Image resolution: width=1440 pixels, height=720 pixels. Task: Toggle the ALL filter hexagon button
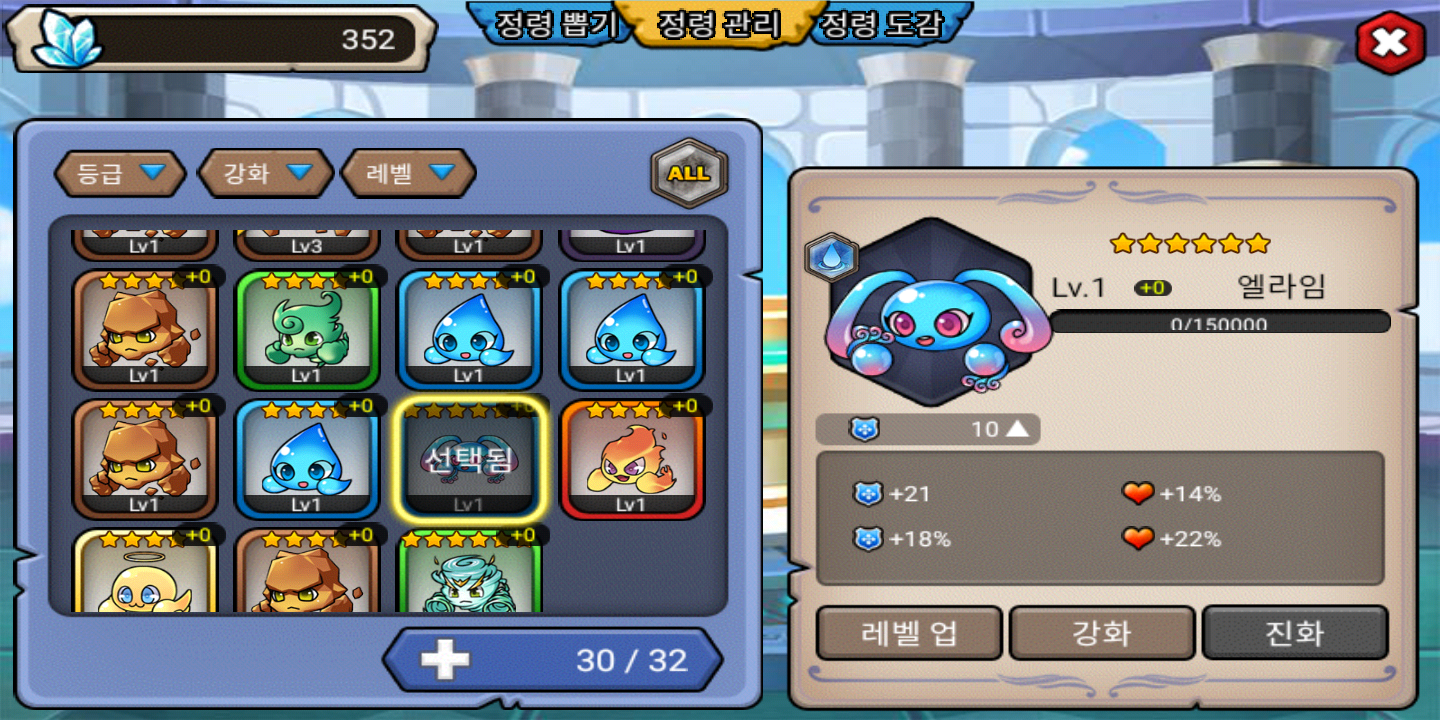tap(689, 173)
